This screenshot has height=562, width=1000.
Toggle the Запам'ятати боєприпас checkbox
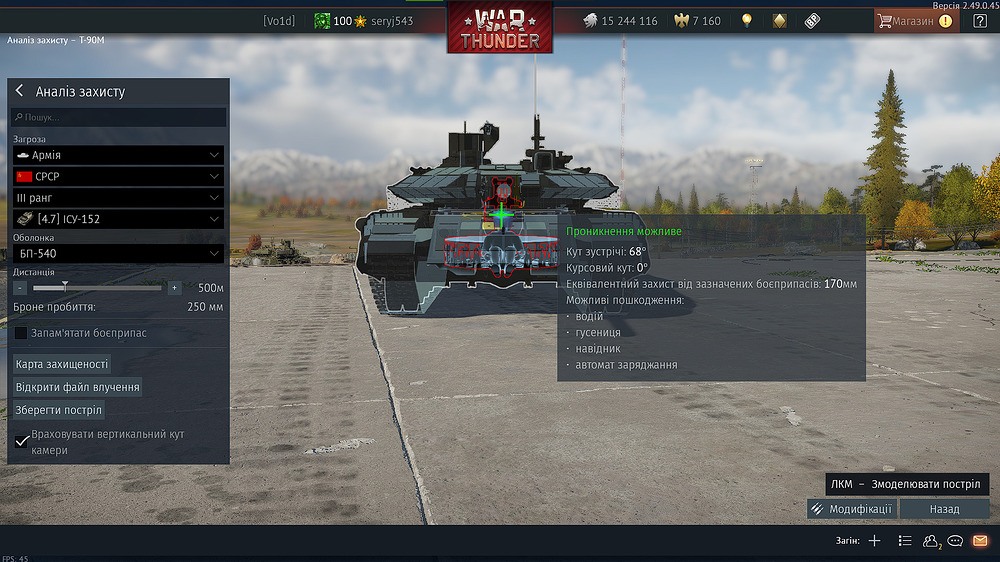(21, 333)
